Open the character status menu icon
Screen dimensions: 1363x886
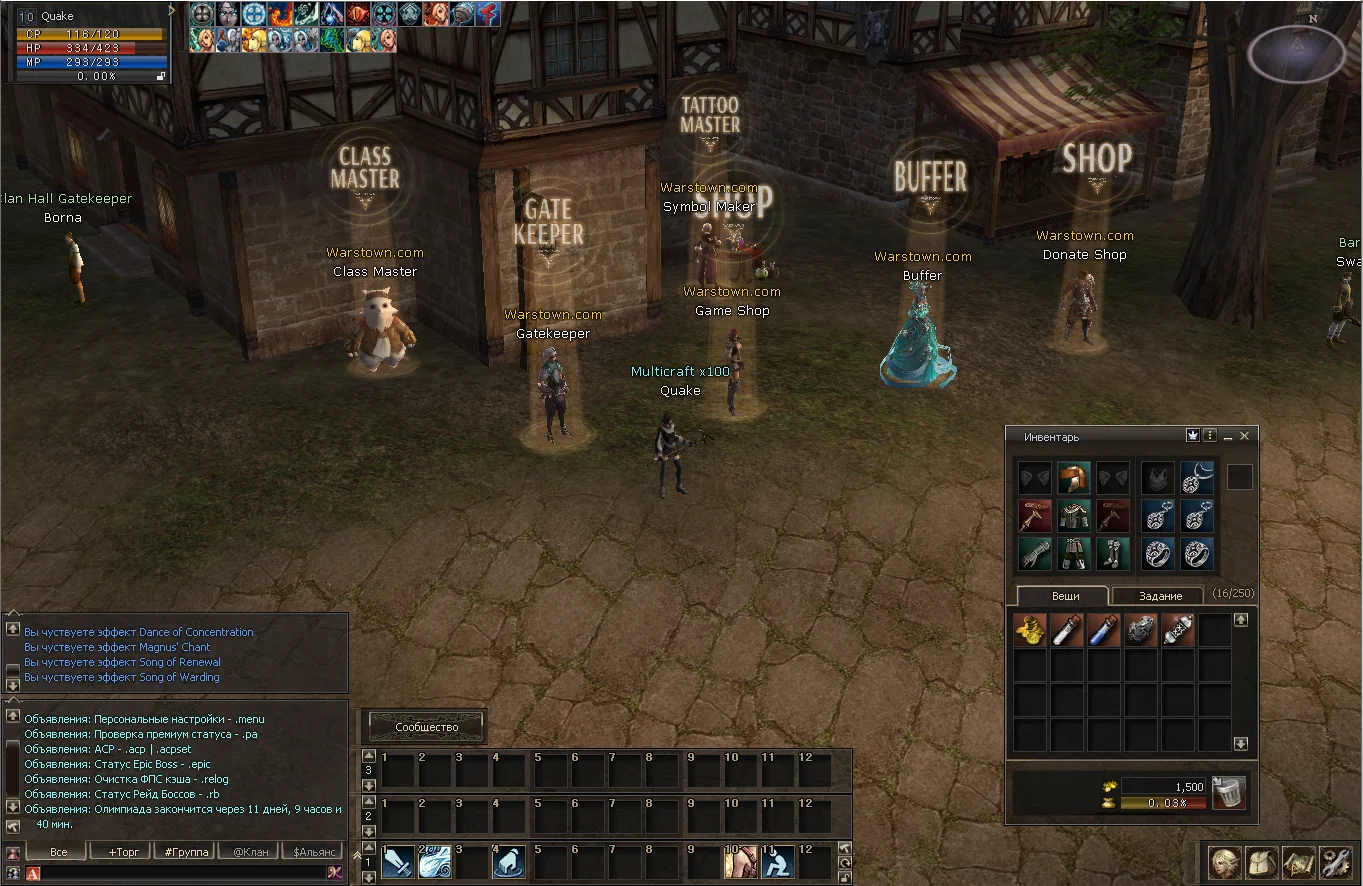1225,862
